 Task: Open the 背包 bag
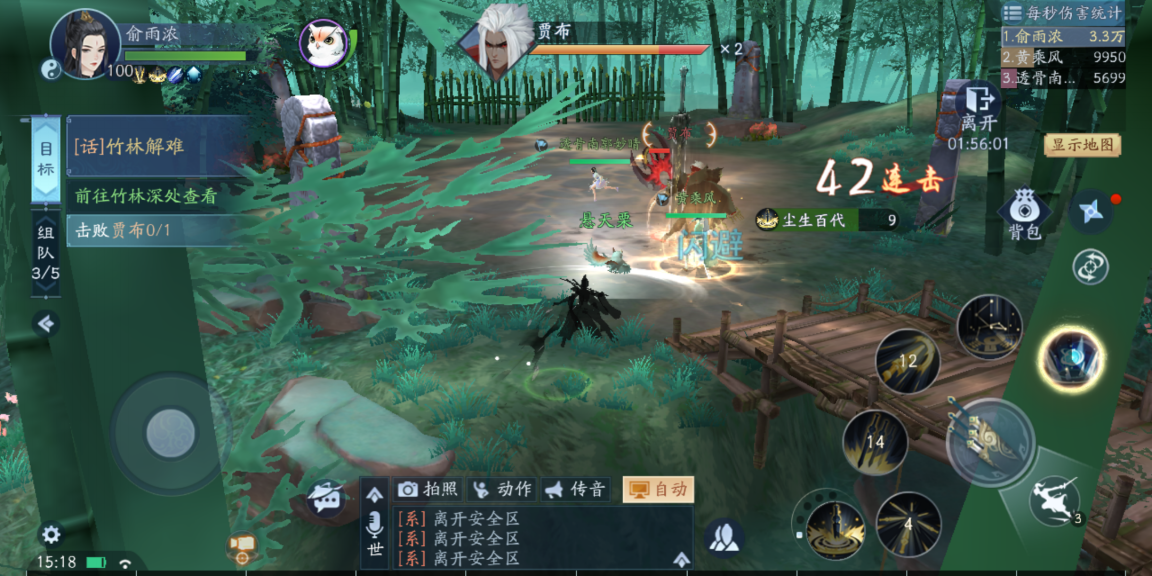click(1024, 214)
